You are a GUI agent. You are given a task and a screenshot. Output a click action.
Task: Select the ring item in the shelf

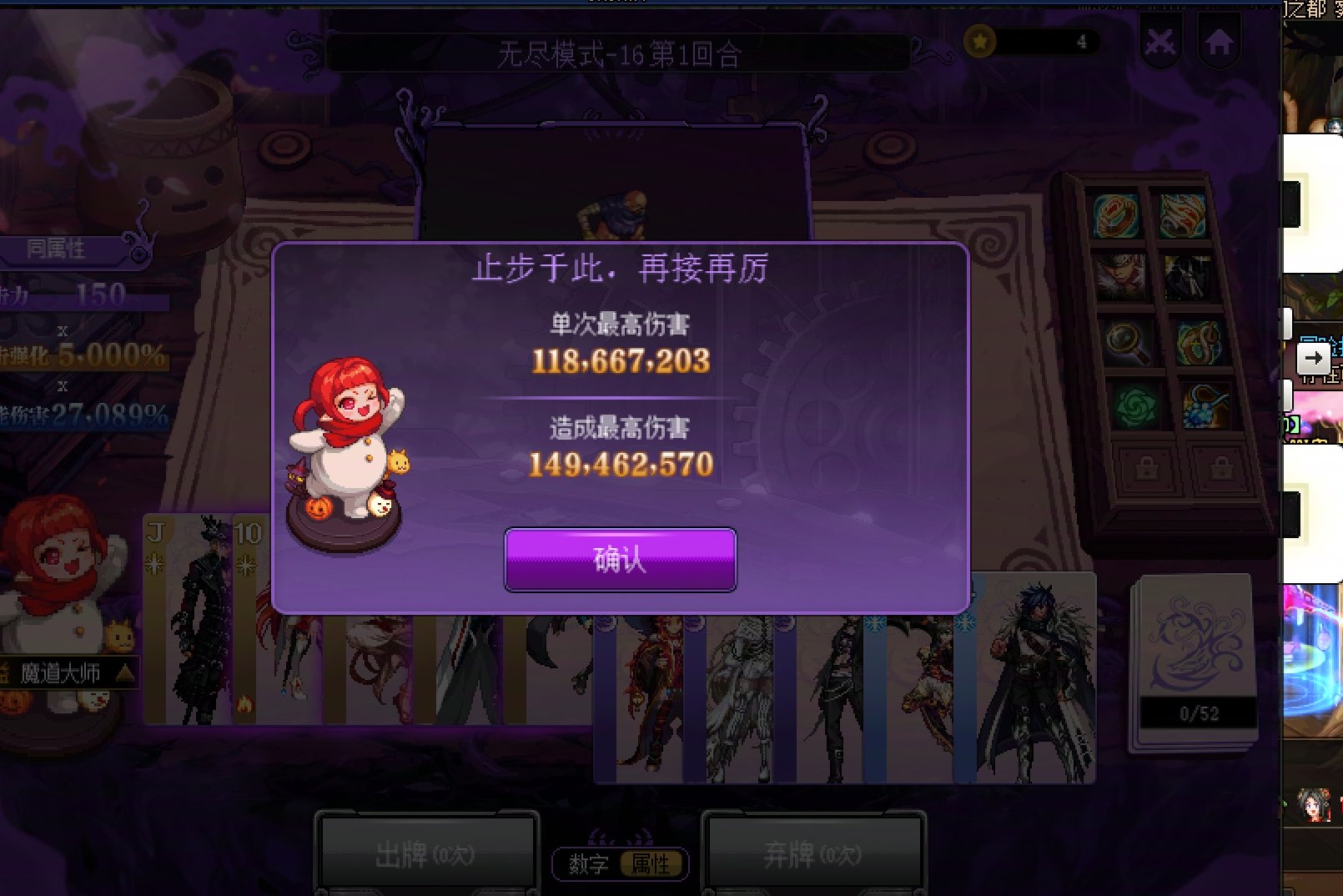click(x=1114, y=215)
